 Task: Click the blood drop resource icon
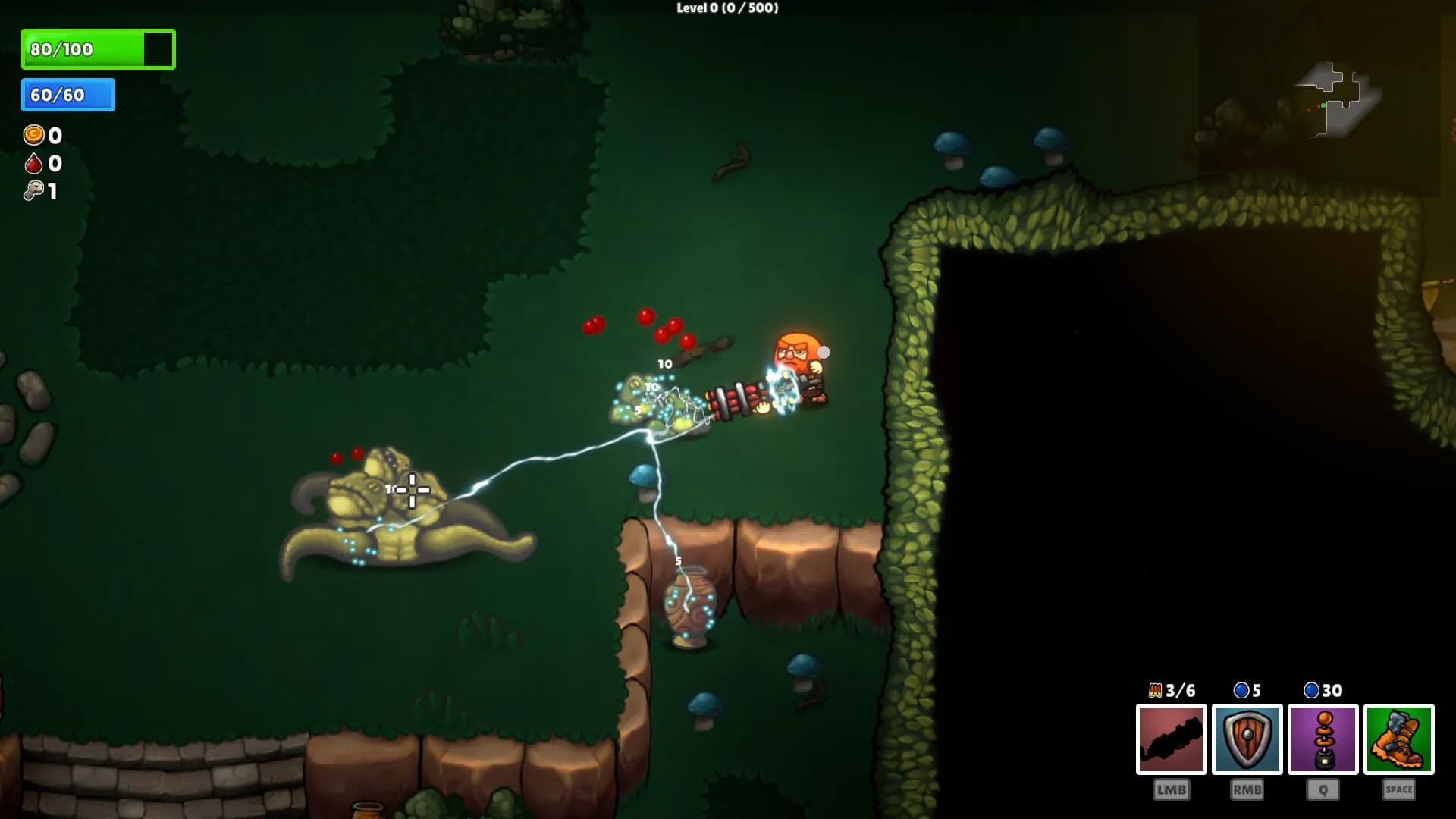[32, 163]
